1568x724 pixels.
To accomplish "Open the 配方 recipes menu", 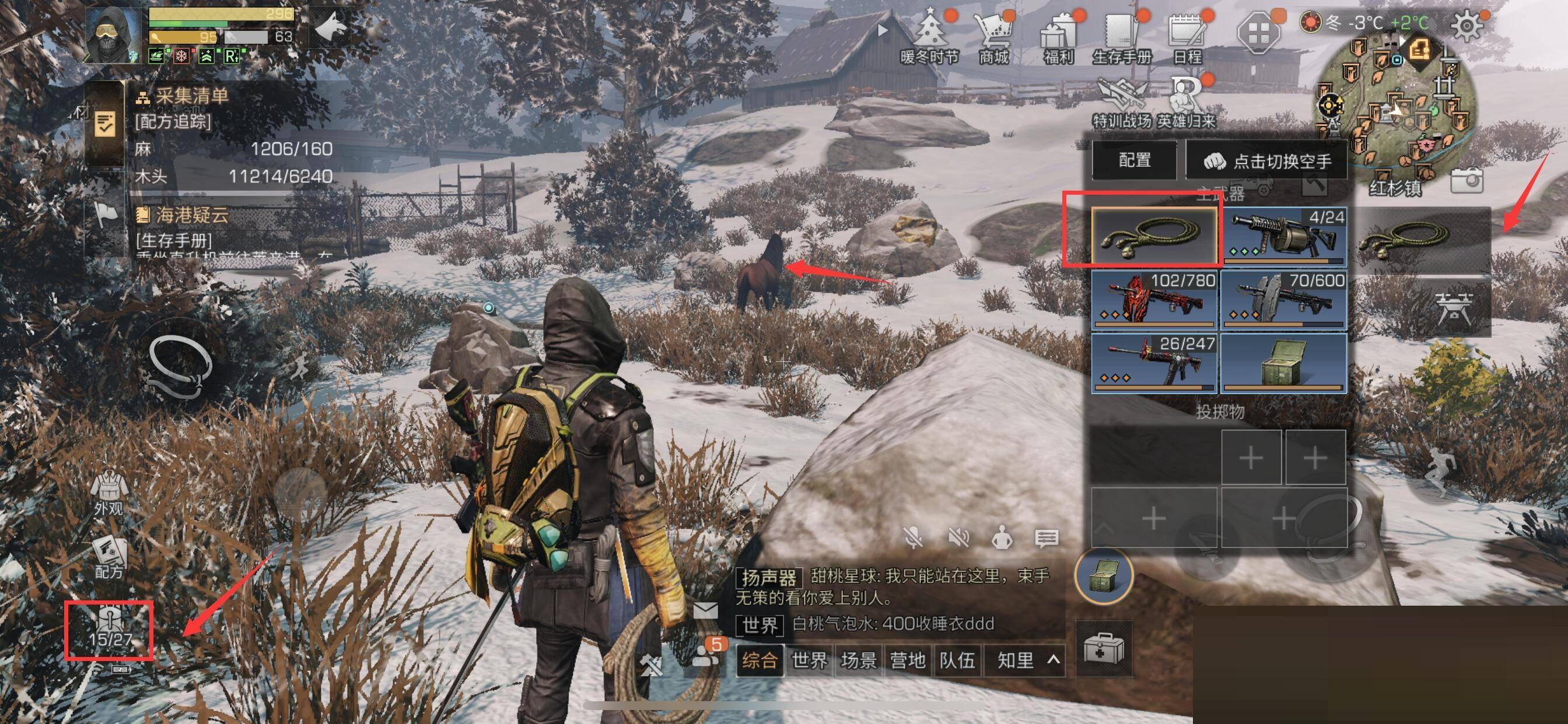I will coord(110,557).
